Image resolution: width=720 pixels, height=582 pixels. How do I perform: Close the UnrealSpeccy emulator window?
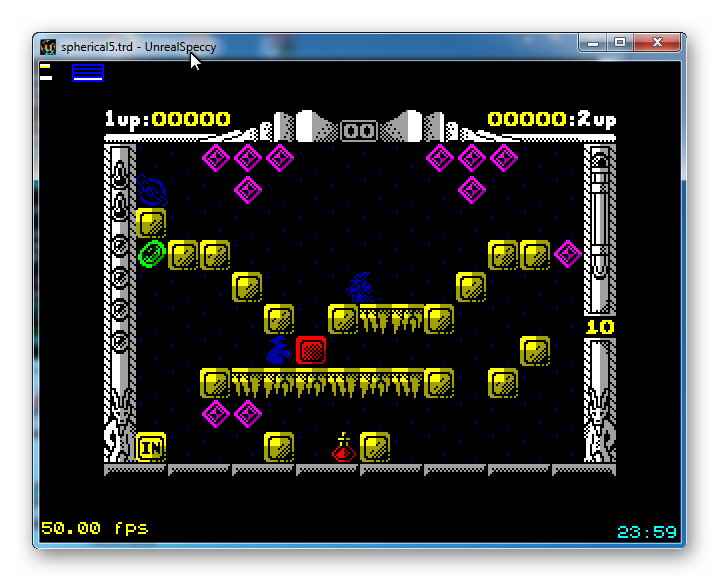657,43
